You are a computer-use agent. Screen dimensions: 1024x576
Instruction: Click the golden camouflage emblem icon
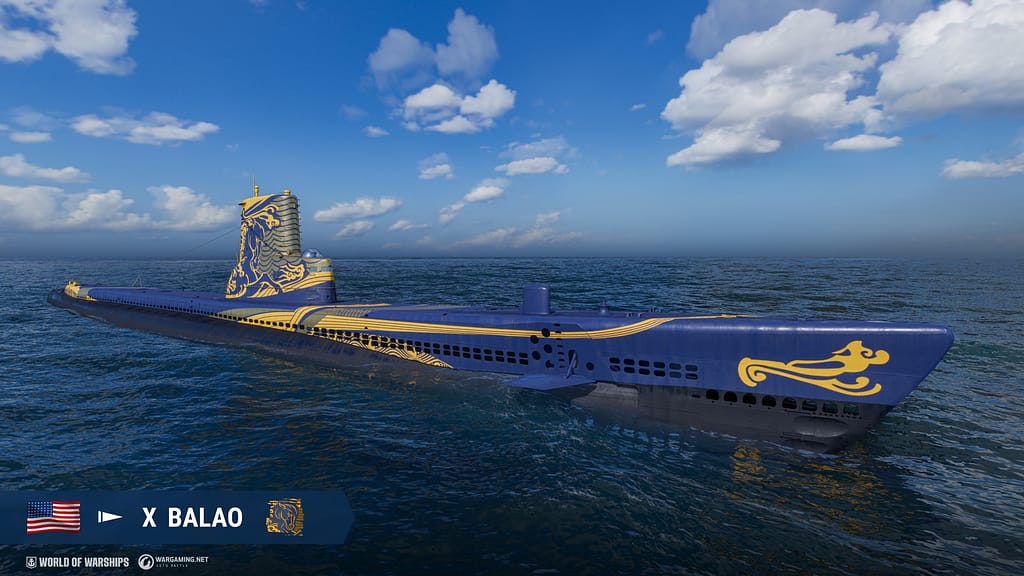point(284,517)
